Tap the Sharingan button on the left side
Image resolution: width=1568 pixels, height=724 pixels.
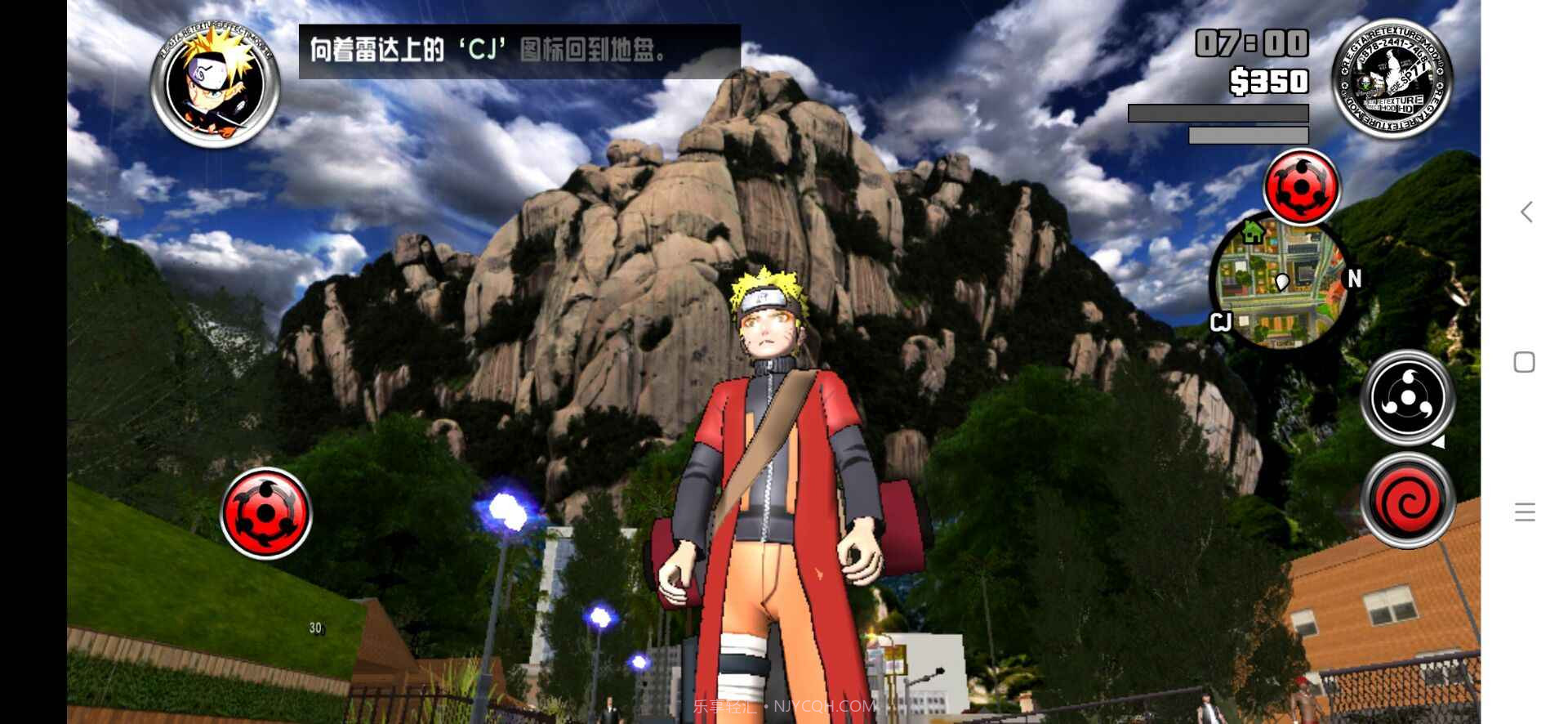(x=265, y=512)
